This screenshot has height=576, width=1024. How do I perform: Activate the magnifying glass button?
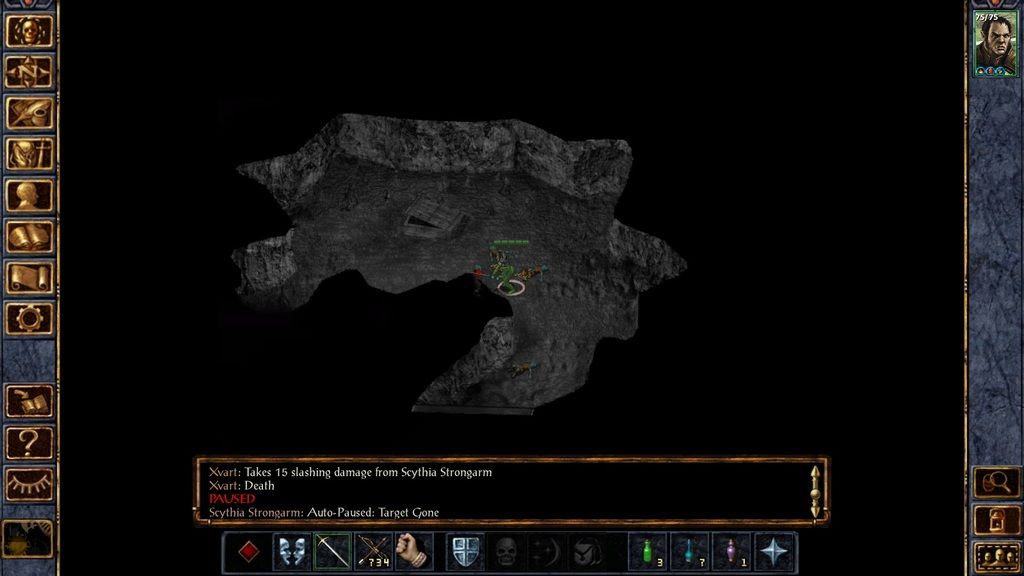tap(995, 482)
